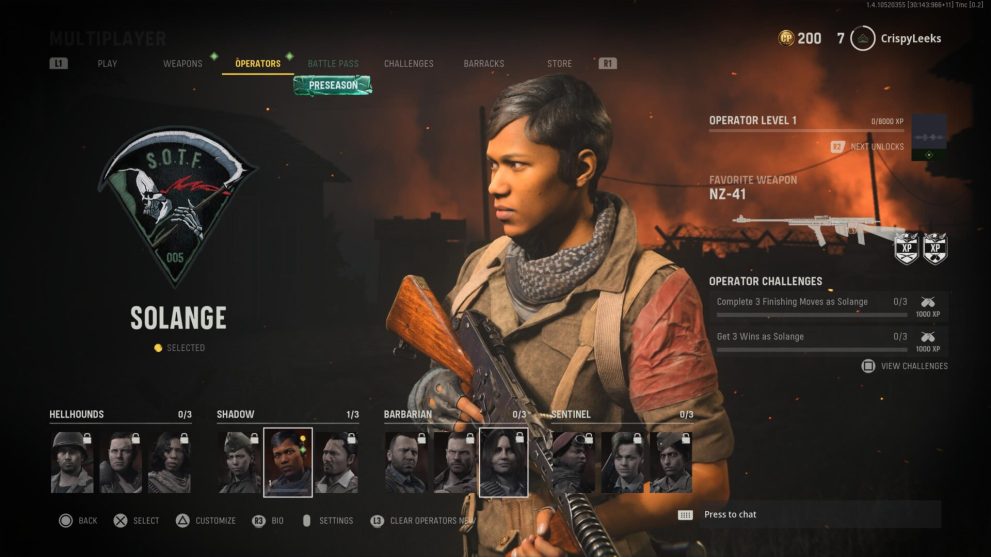Open the Challenges tab

click(x=409, y=64)
